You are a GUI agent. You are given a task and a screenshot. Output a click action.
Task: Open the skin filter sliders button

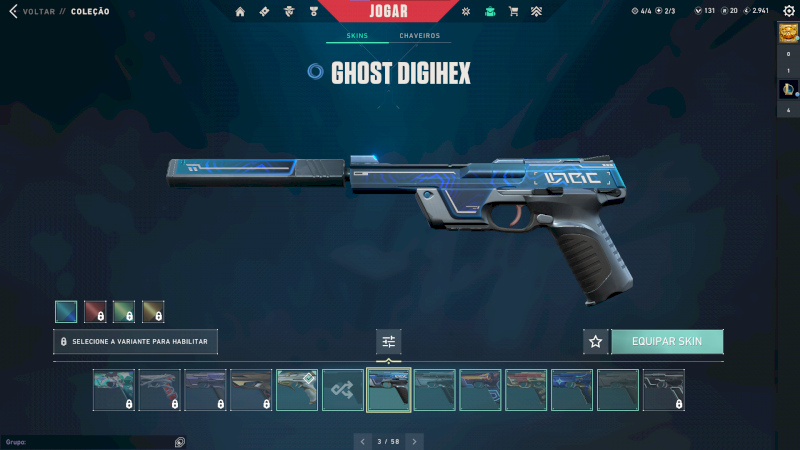click(x=389, y=341)
